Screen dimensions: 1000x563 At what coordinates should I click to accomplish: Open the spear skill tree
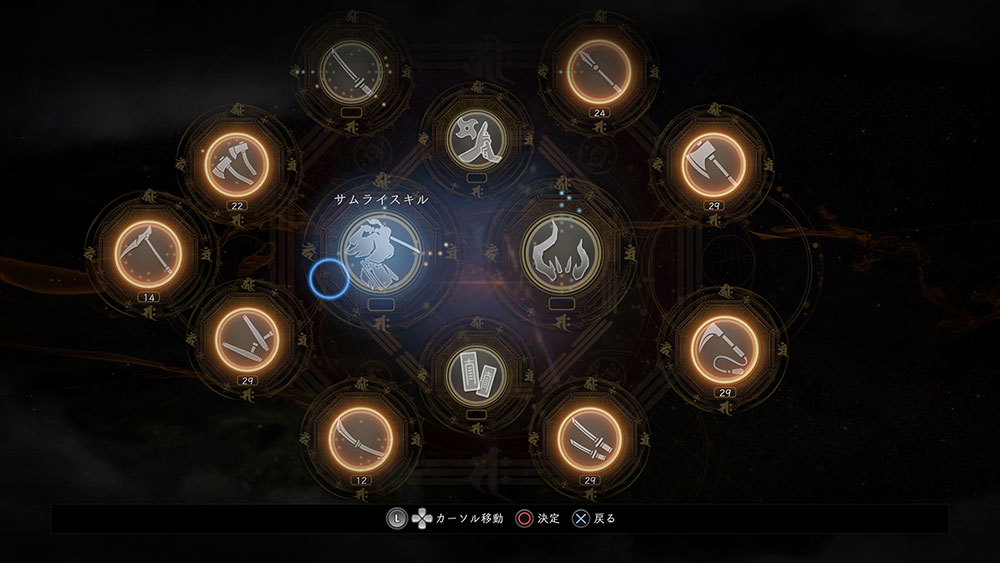(600, 70)
